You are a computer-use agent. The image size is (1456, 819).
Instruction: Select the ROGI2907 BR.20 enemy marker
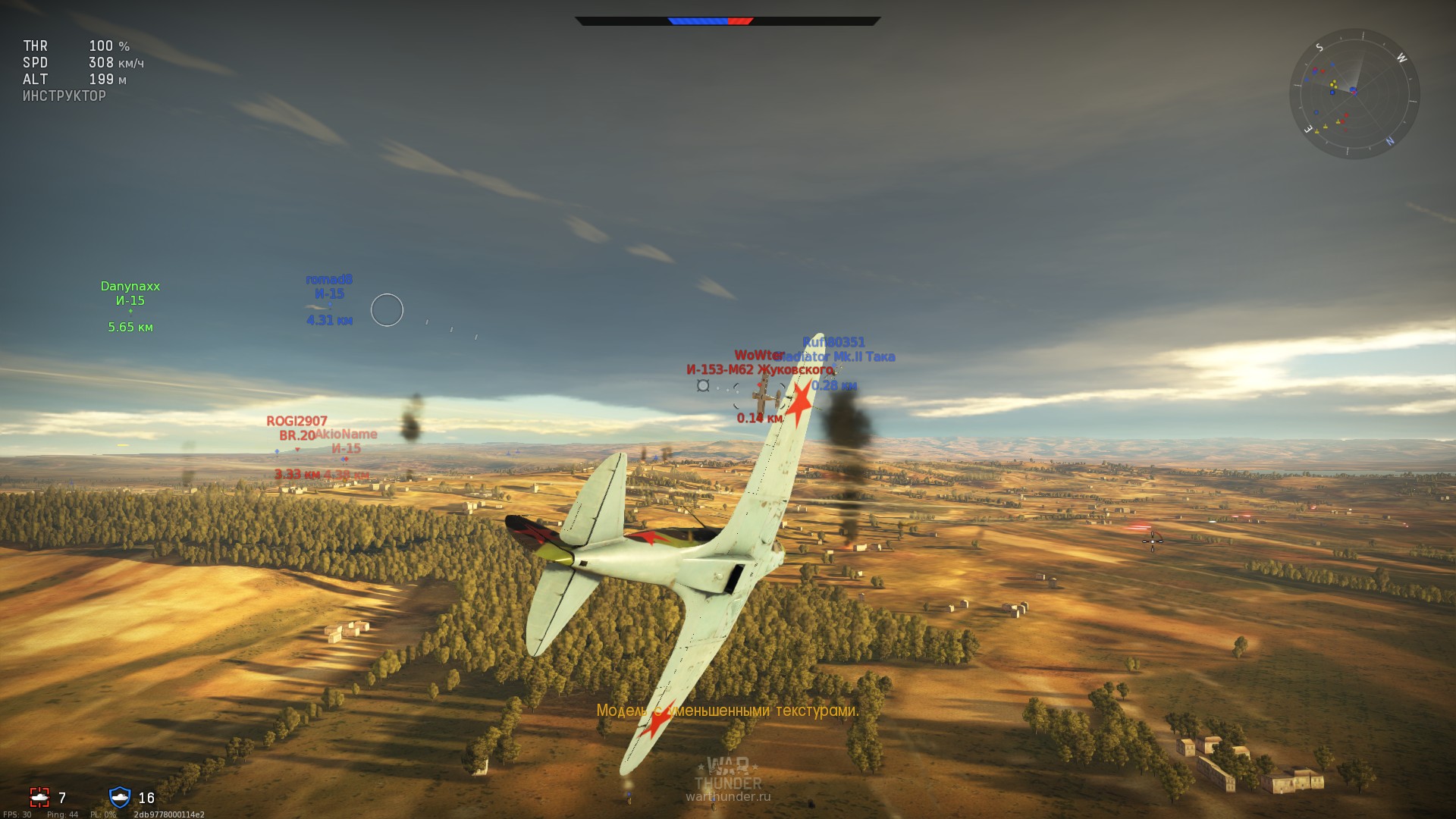[296, 427]
